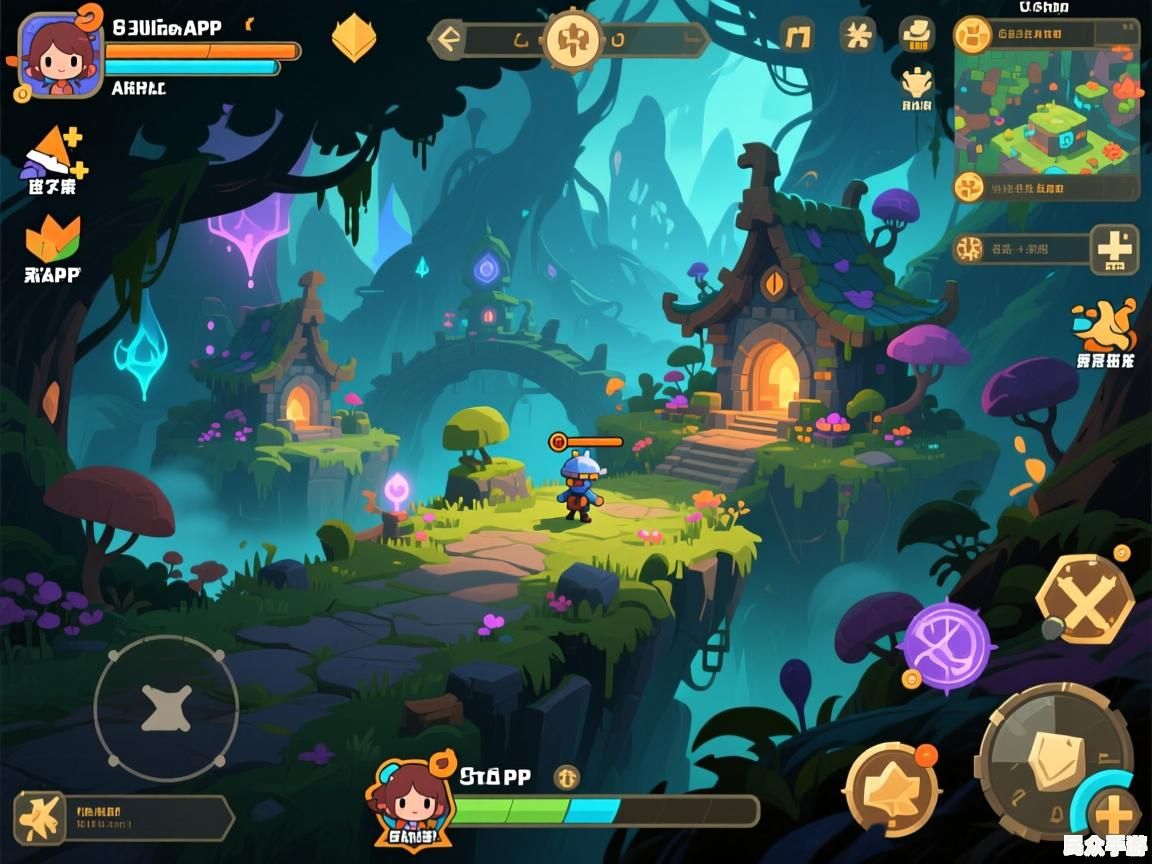
Task: Click the round gold icon above the minimap
Action: 972,35
